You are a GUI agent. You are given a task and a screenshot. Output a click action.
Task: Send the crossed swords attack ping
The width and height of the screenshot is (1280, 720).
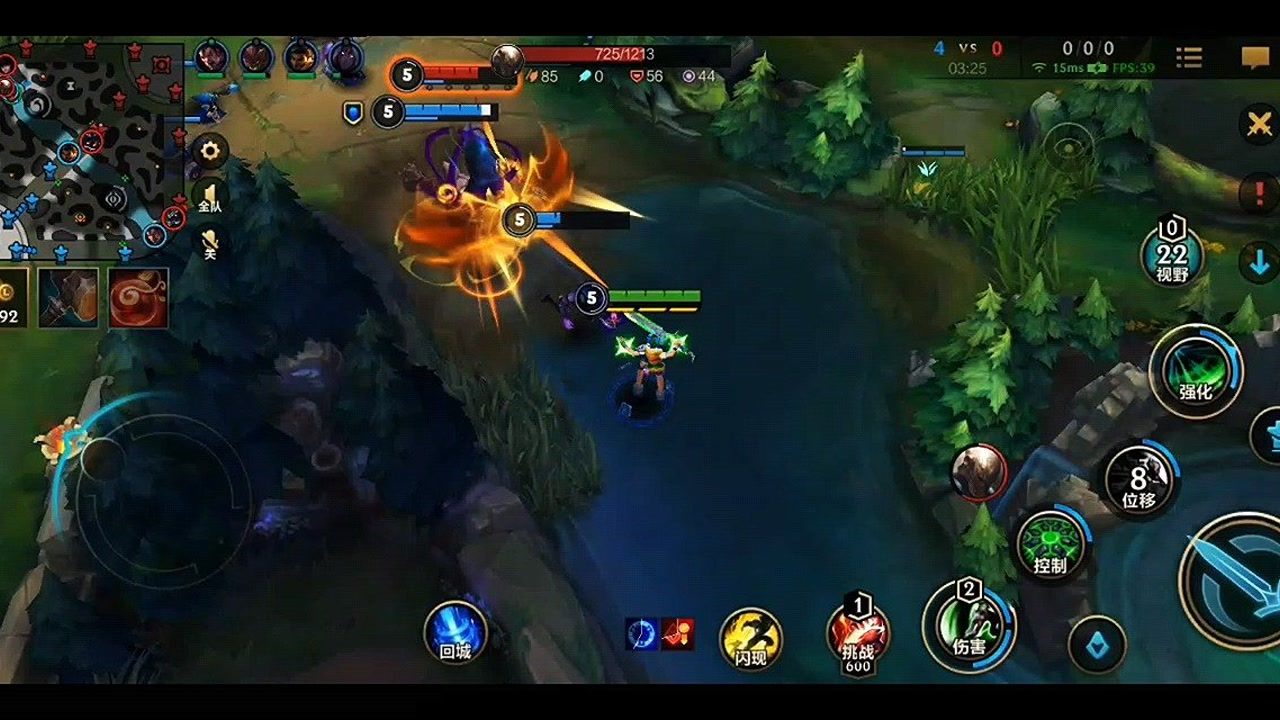click(x=1258, y=125)
